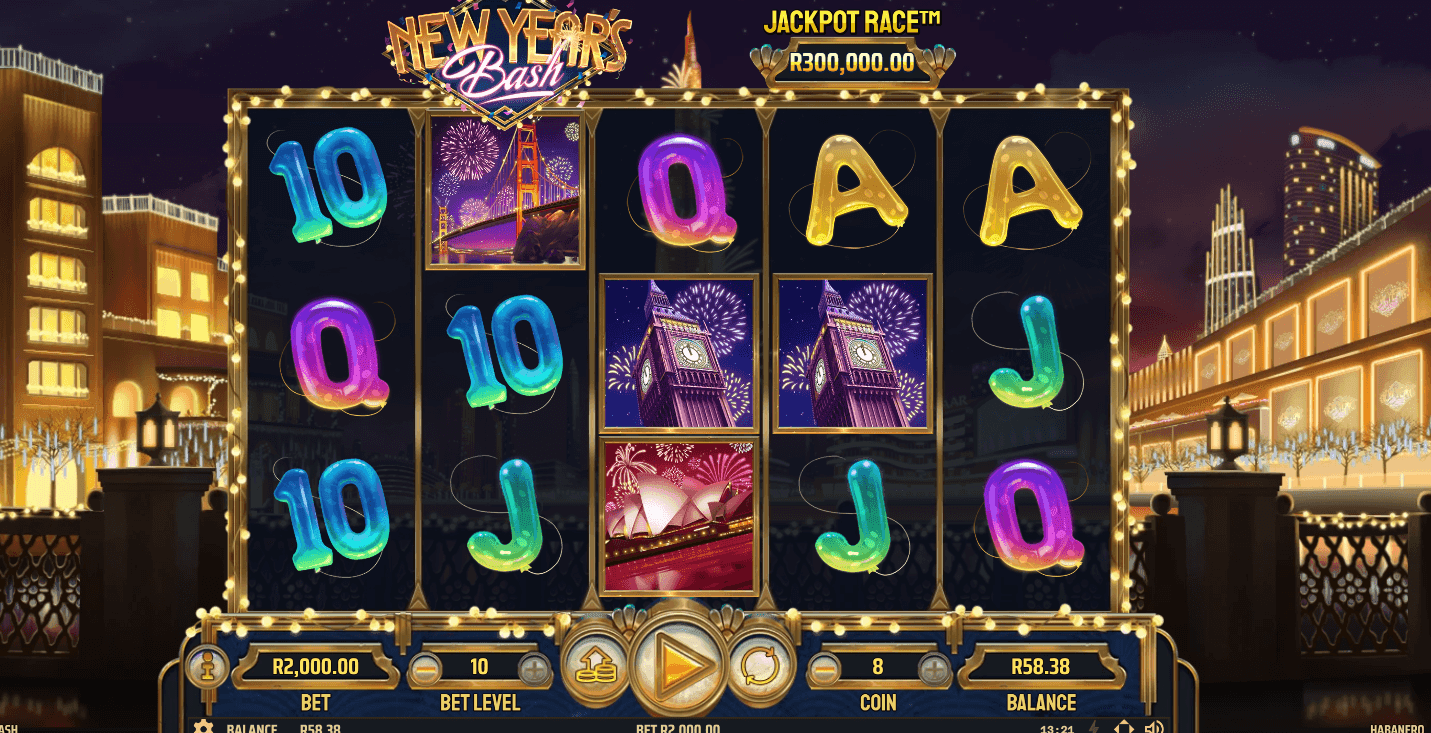
Task: Open the settings gear menu
Action: coord(203,727)
